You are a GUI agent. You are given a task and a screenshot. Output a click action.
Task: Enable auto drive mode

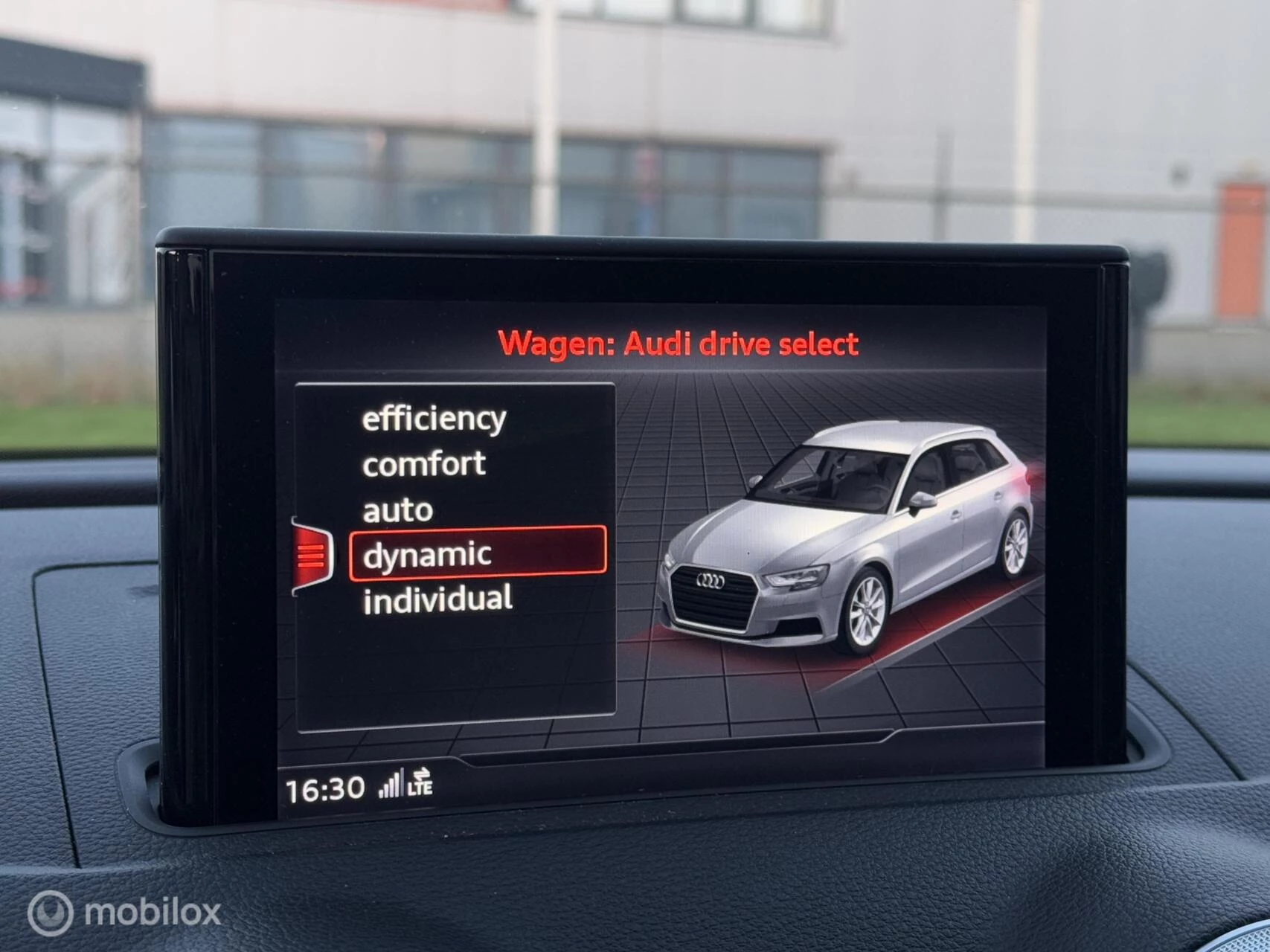click(397, 509)
